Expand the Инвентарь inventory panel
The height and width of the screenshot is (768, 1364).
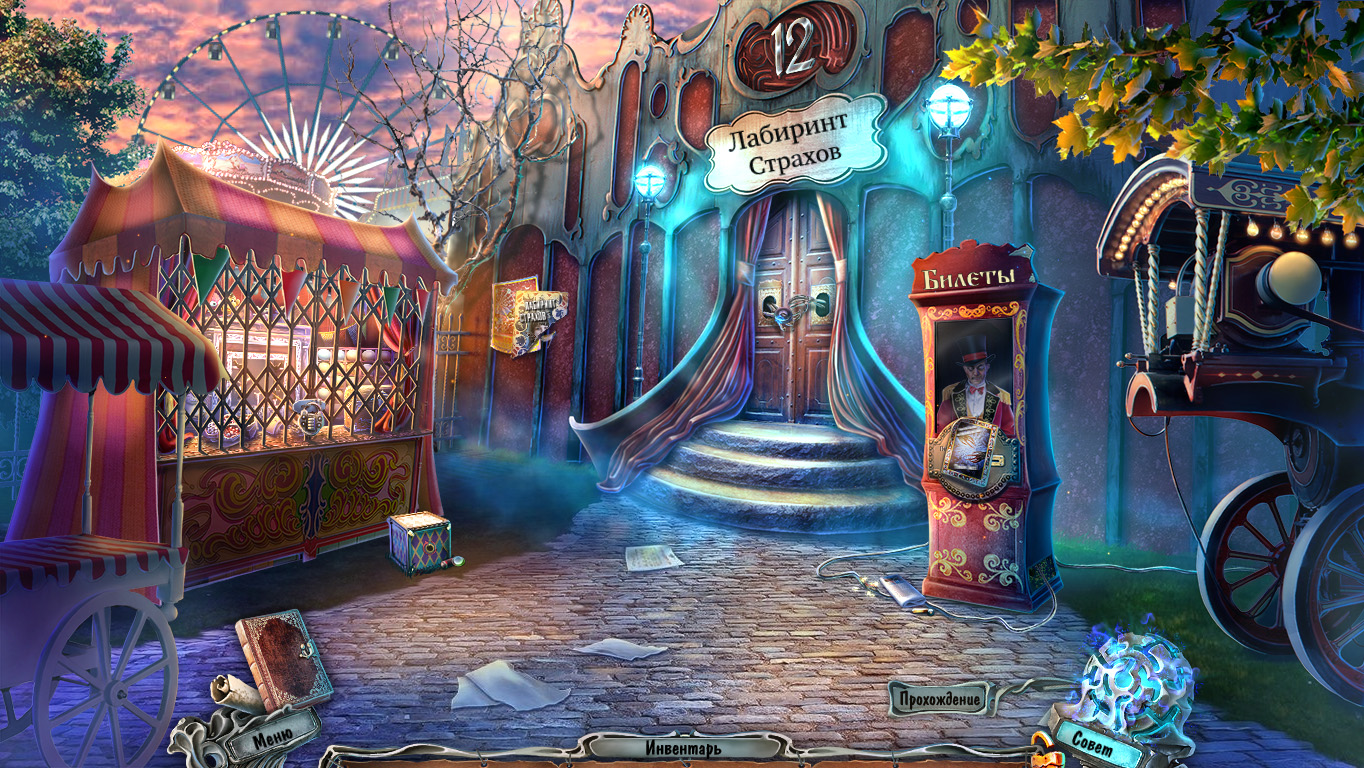[683, 747]
